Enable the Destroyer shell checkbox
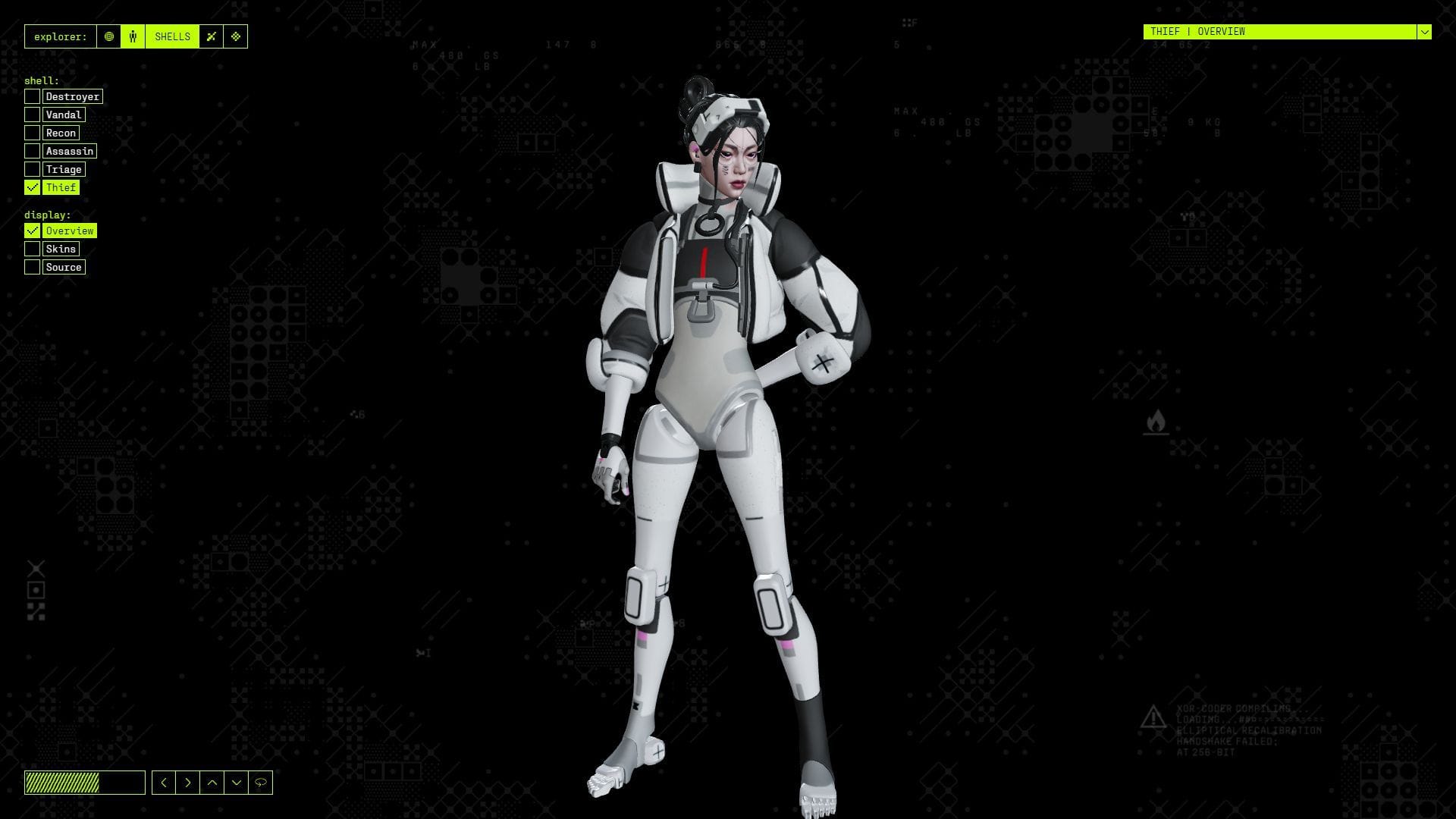Image resolution: width=1456 pixels, height=819 pixels. [x=32, y=96]
